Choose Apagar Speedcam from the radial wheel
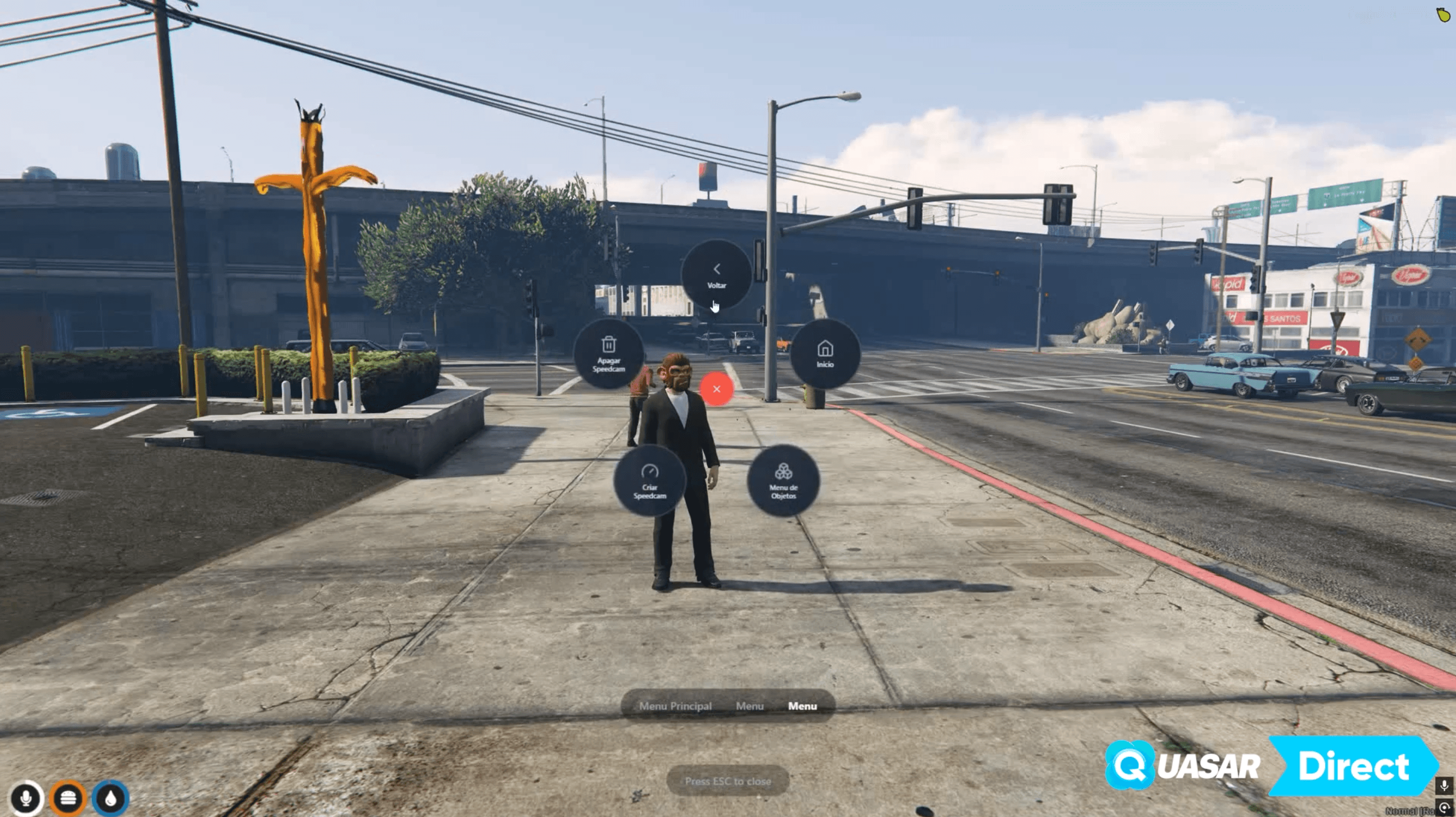The image size is (1456, 817). [x=608, y=355]
